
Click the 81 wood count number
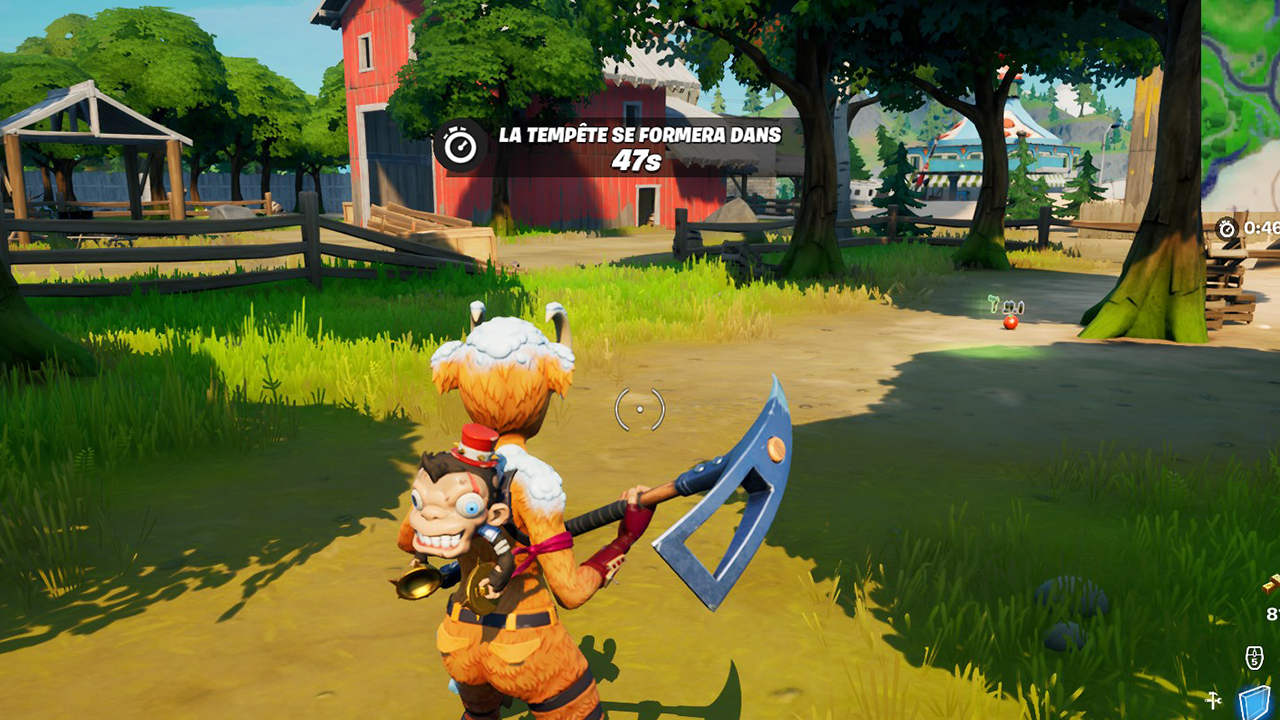(x=1272, y=613)
